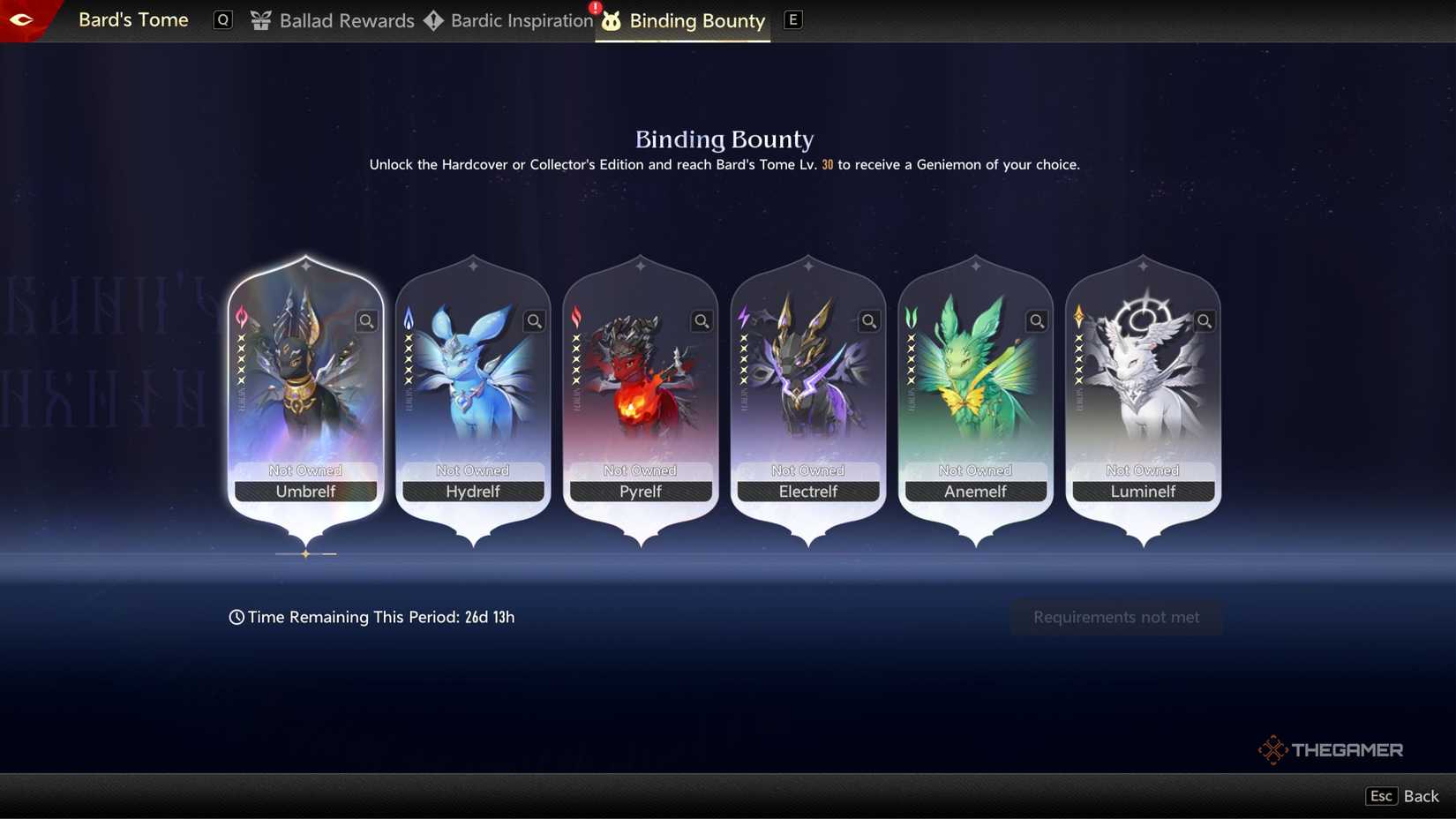This screenshot has width=1456, height=819.
Task: Click the game logo in top-left corner
Action: point(24,19)
